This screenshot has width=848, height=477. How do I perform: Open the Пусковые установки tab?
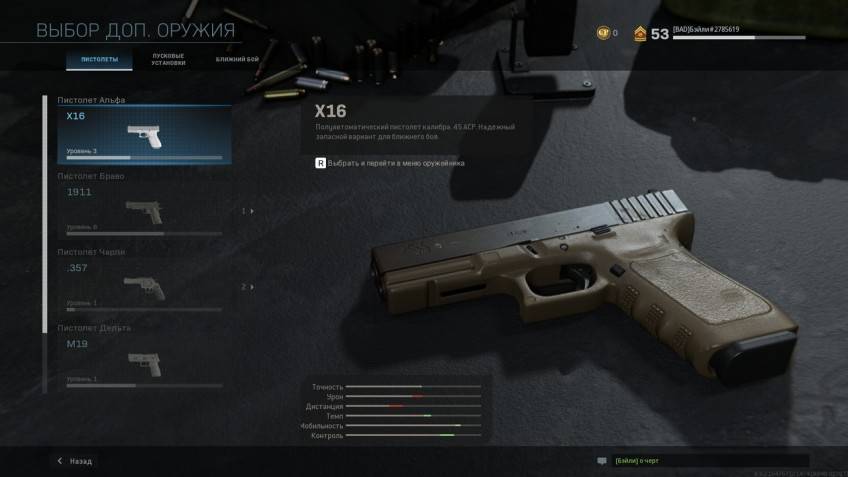(167, 59)
